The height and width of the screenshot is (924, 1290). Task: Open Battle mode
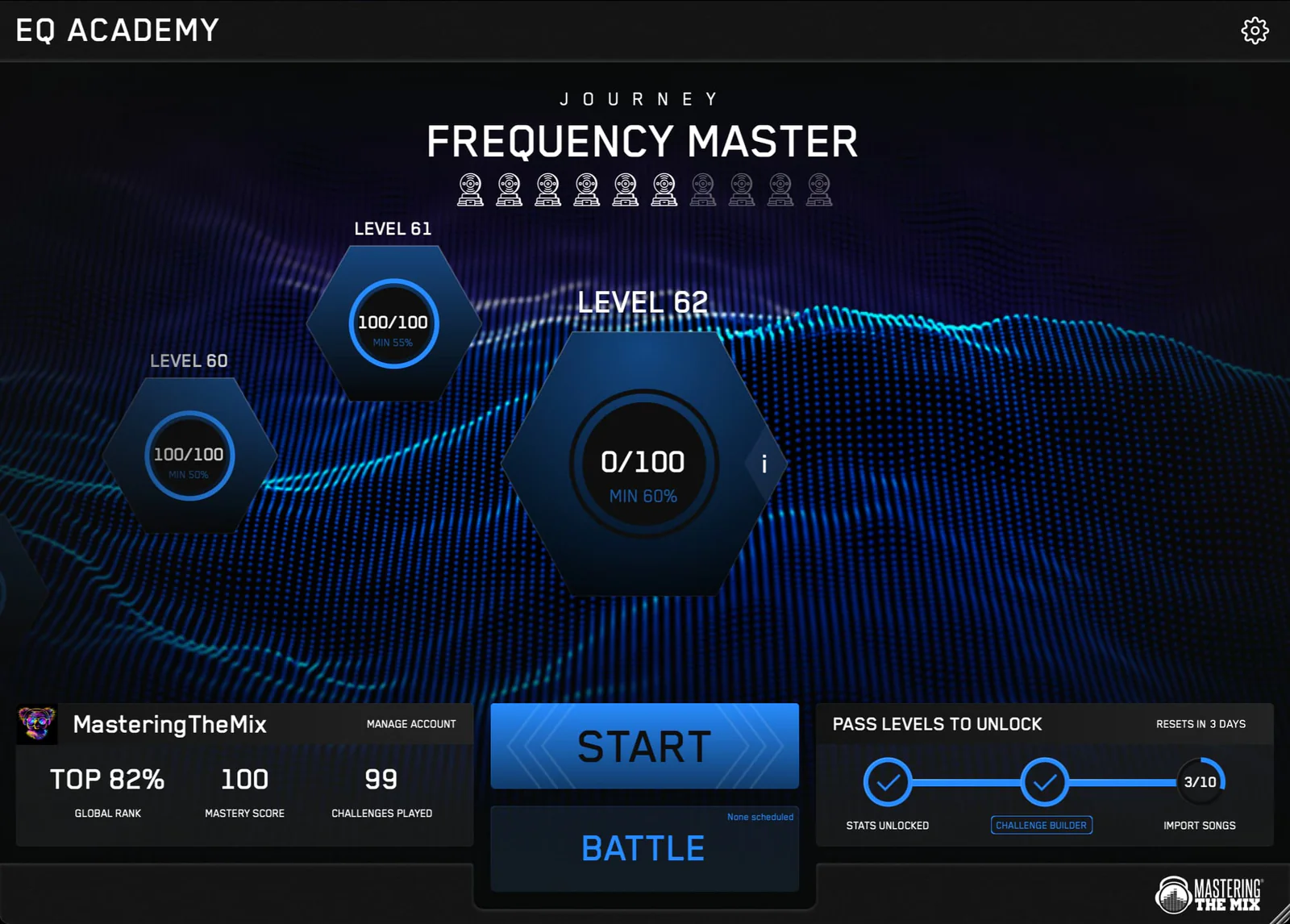[x=643, y=847]
